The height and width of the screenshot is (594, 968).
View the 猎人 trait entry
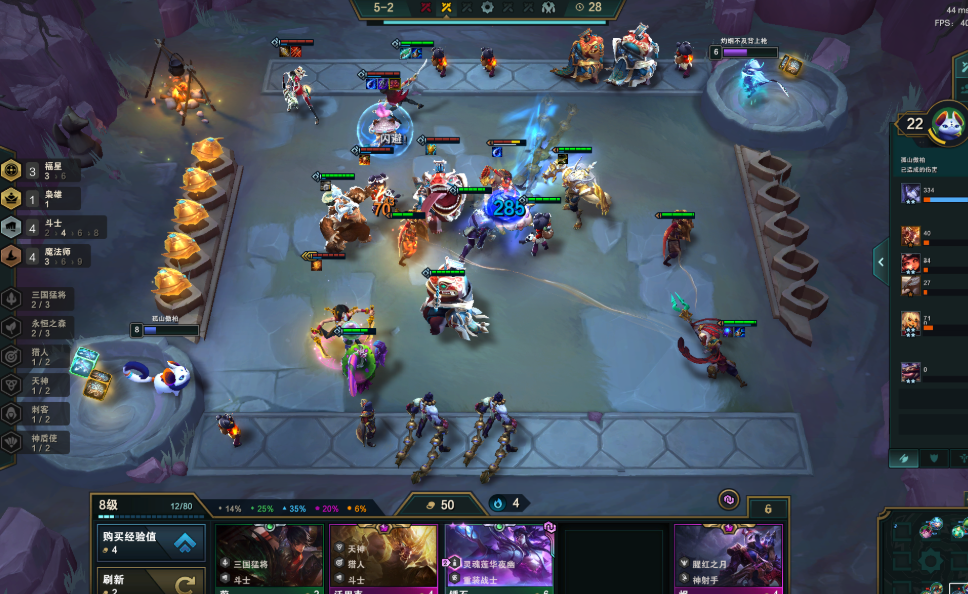(40, 355)
